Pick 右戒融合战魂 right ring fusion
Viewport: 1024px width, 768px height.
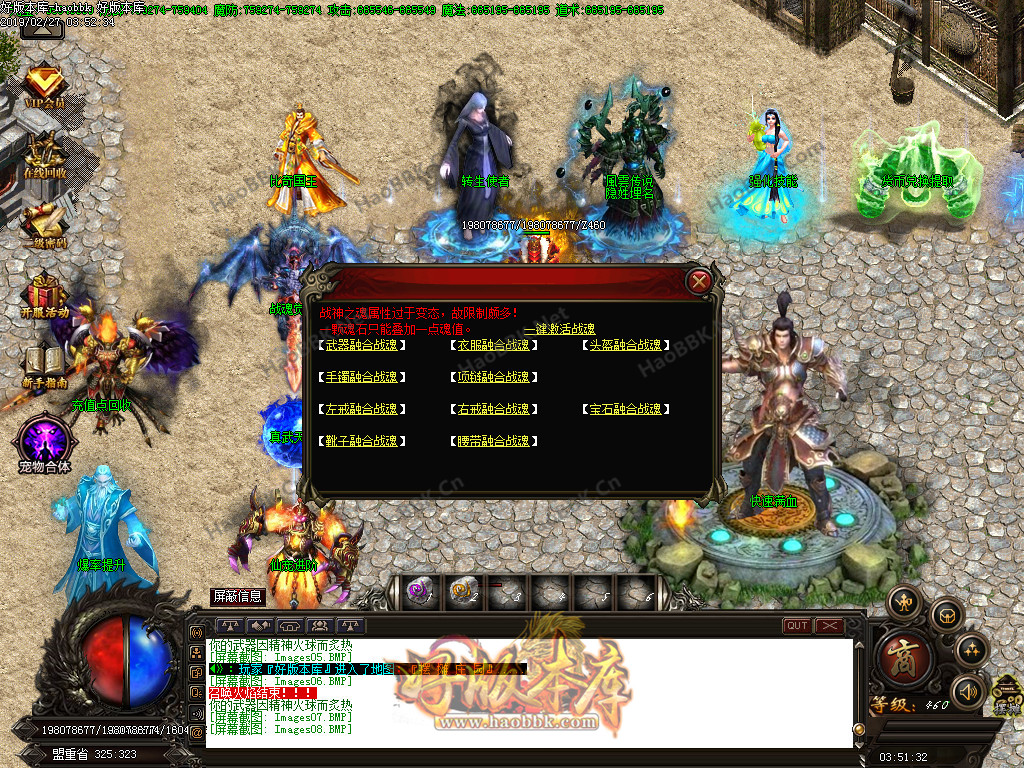(493, 409)
